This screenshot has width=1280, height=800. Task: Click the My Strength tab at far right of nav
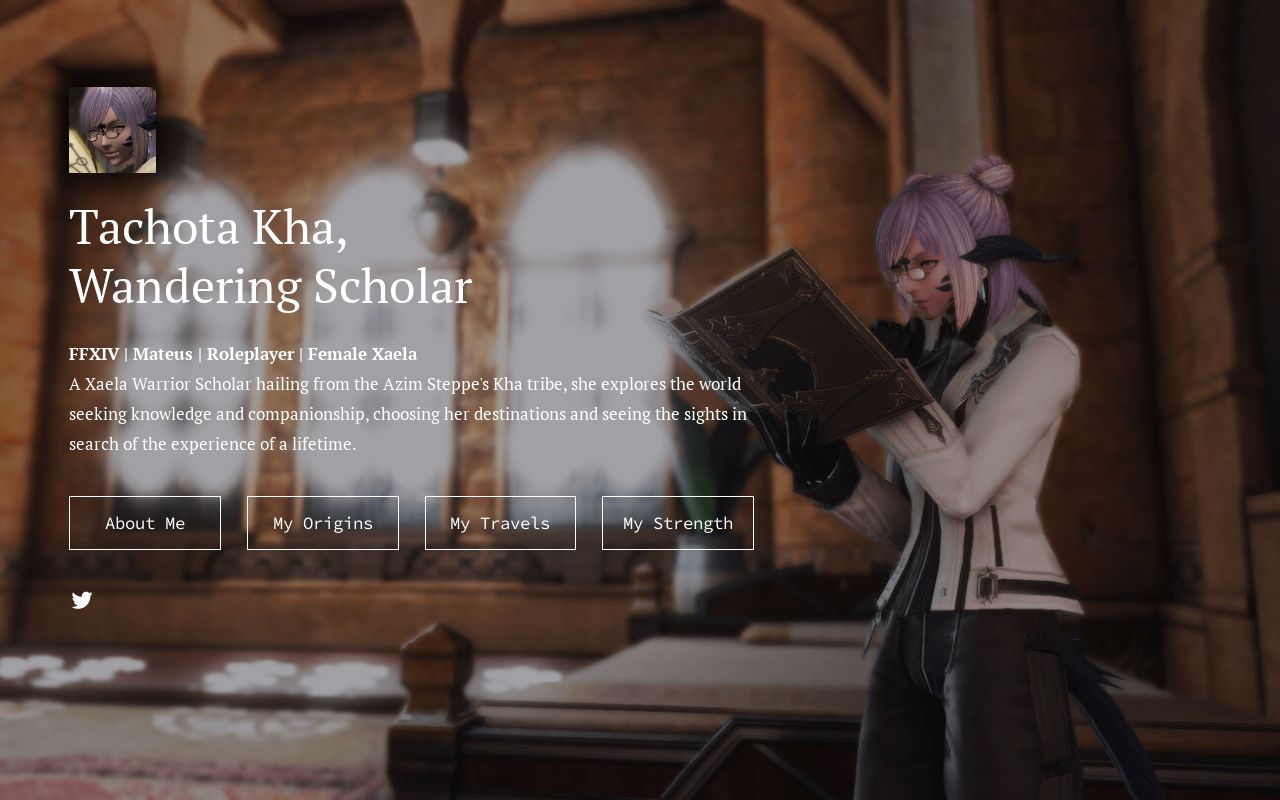coord(677,522)
